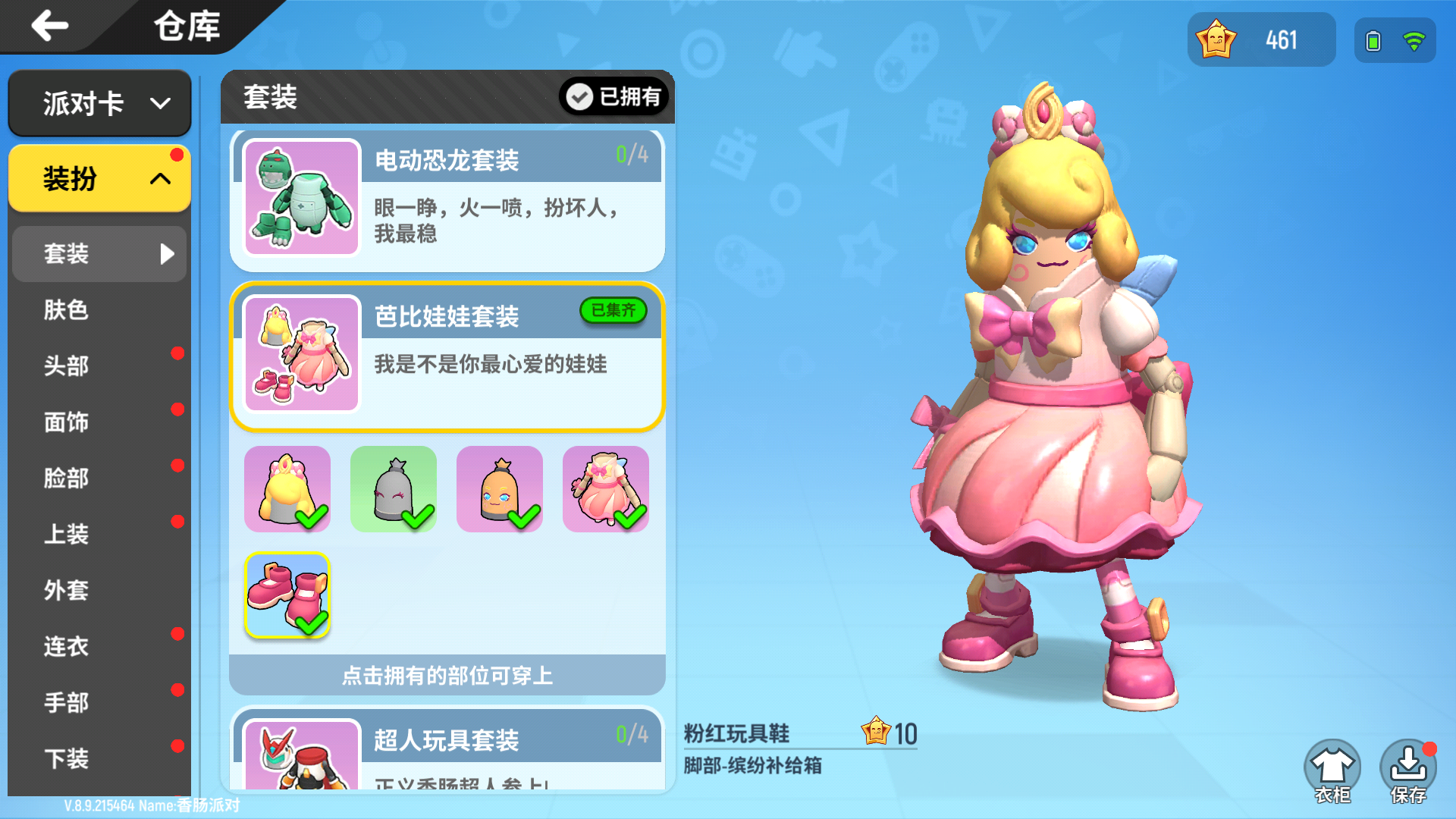Select the 连衣 dress category
This screenshot has width=1456, height=819.
click(67, 647)
